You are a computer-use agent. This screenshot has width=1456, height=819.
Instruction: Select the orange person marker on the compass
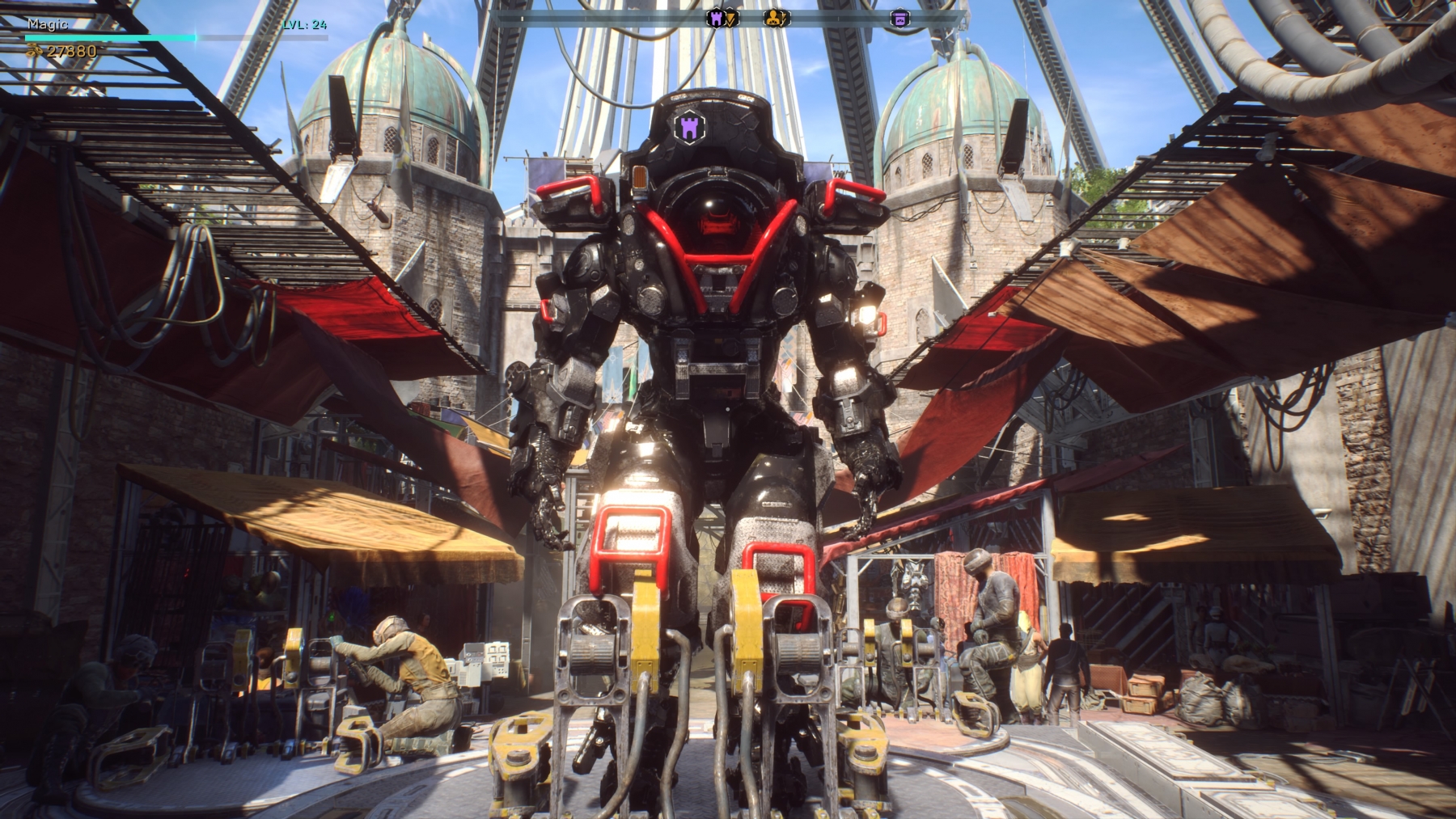[775, 18]
